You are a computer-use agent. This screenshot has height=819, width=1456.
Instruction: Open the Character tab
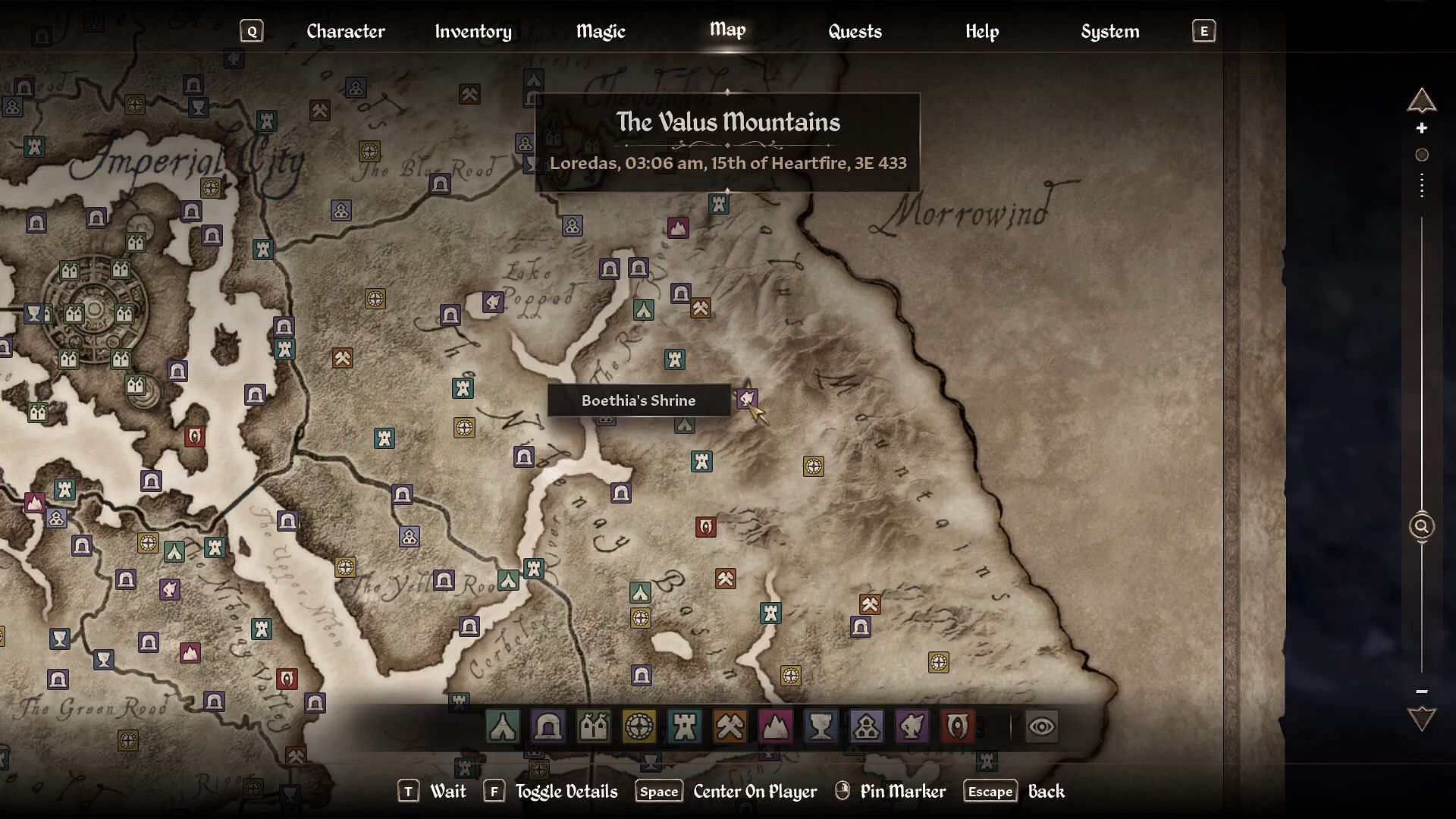[x=346, y=31]
